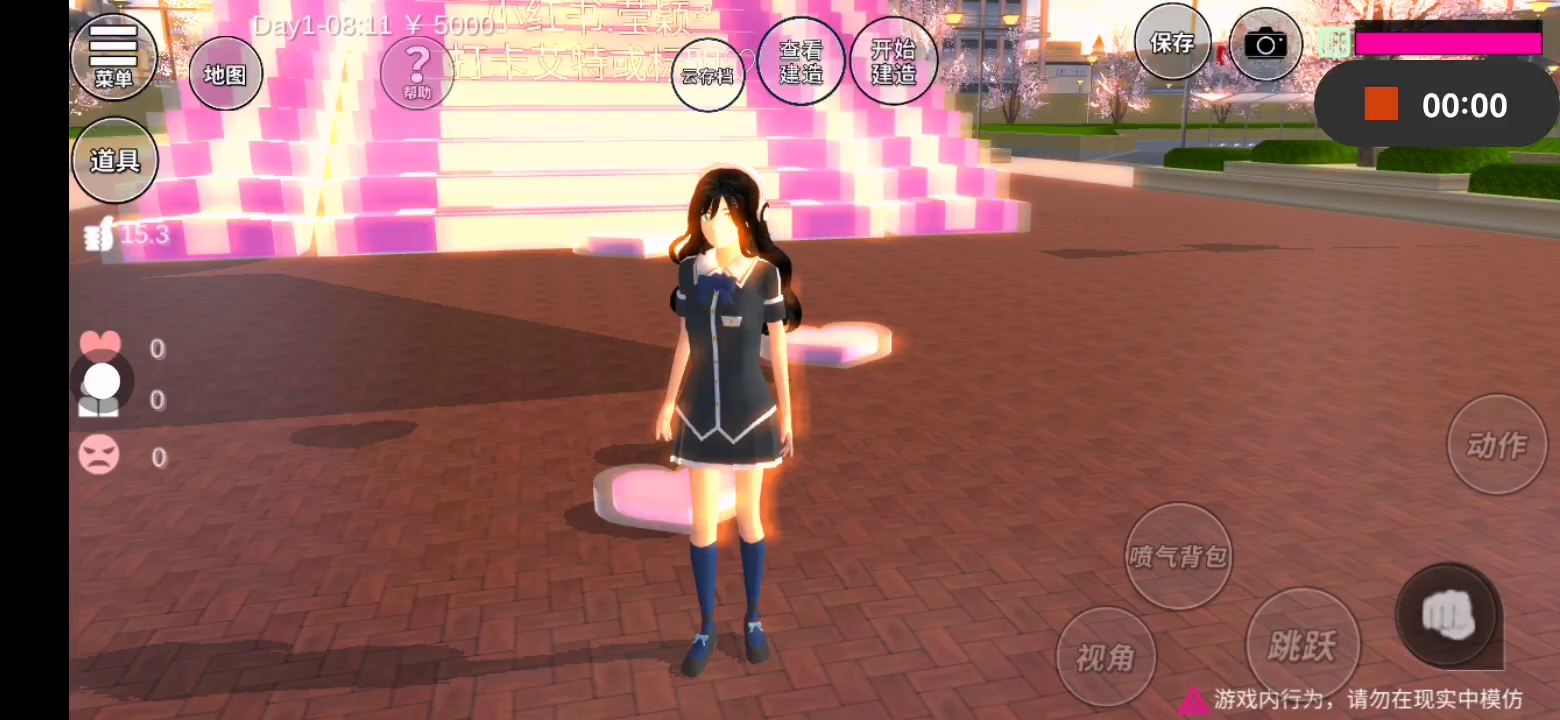Image resolution: width=1560 pixels, height=720 pixels.
Task: Open the 道具 items button
Action: click(x=114, y=160)
